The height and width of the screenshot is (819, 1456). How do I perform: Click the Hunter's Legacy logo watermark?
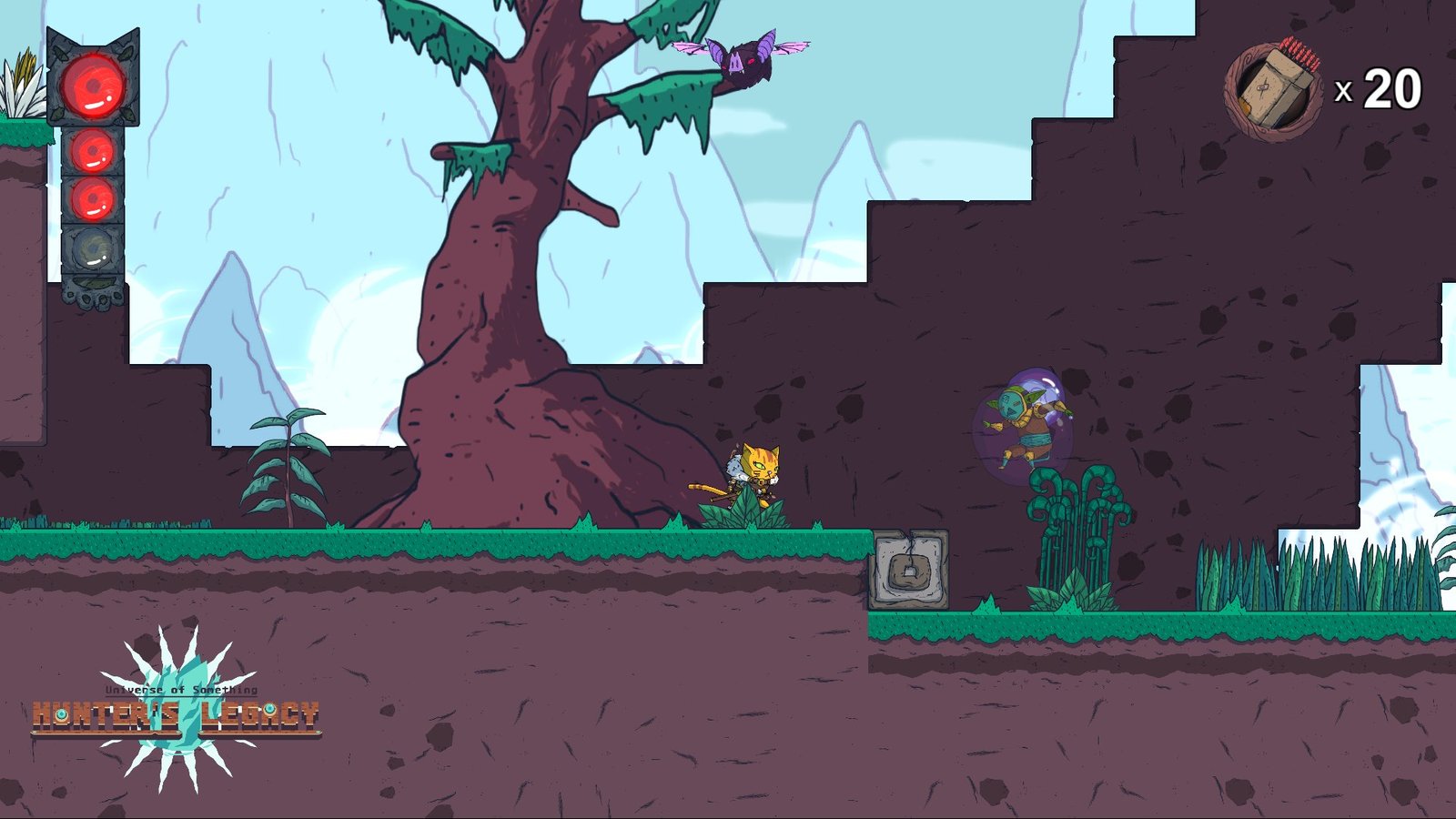point(176,713)
